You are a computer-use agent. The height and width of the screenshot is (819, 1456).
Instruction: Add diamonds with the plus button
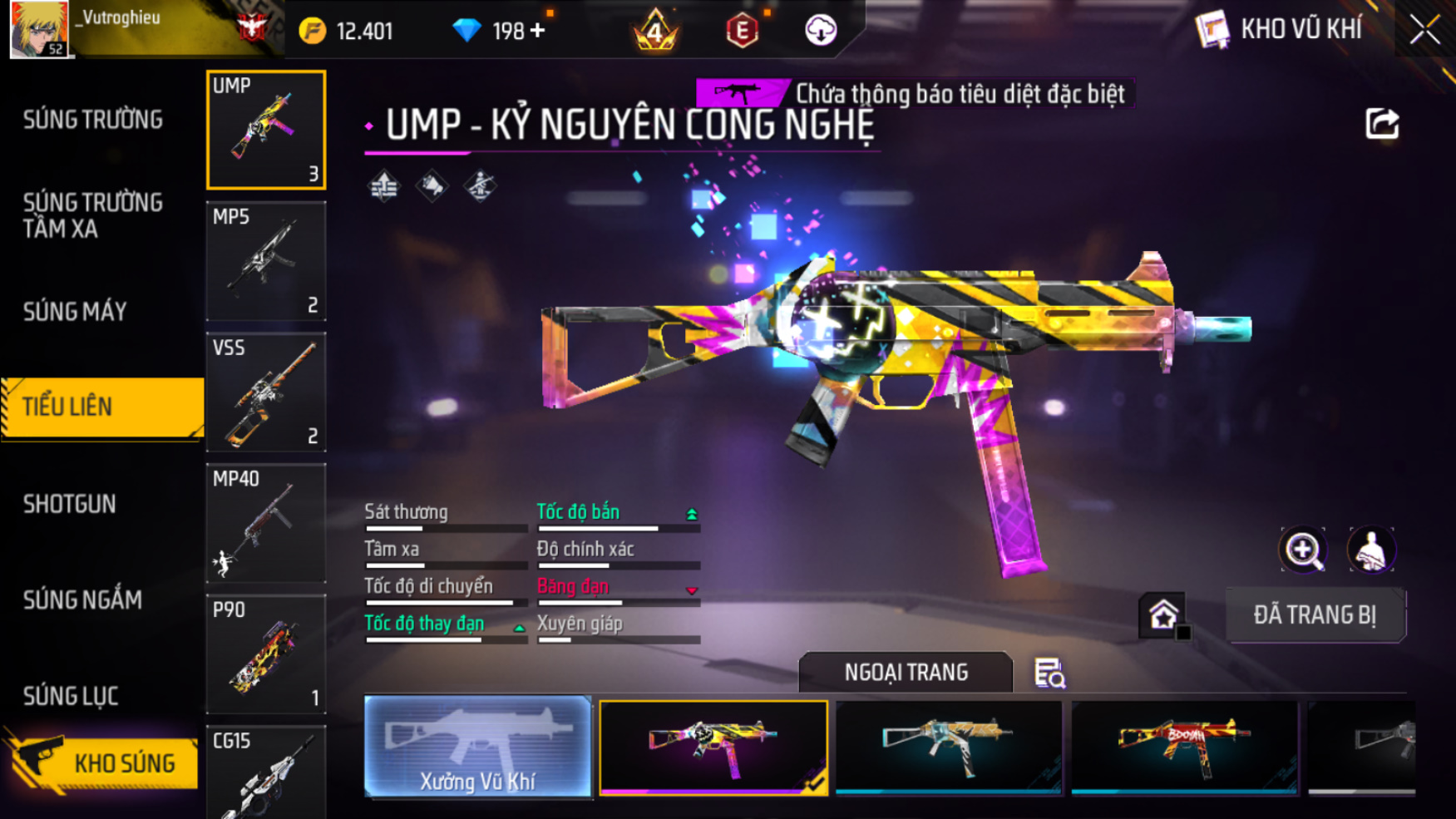point(538,31)
